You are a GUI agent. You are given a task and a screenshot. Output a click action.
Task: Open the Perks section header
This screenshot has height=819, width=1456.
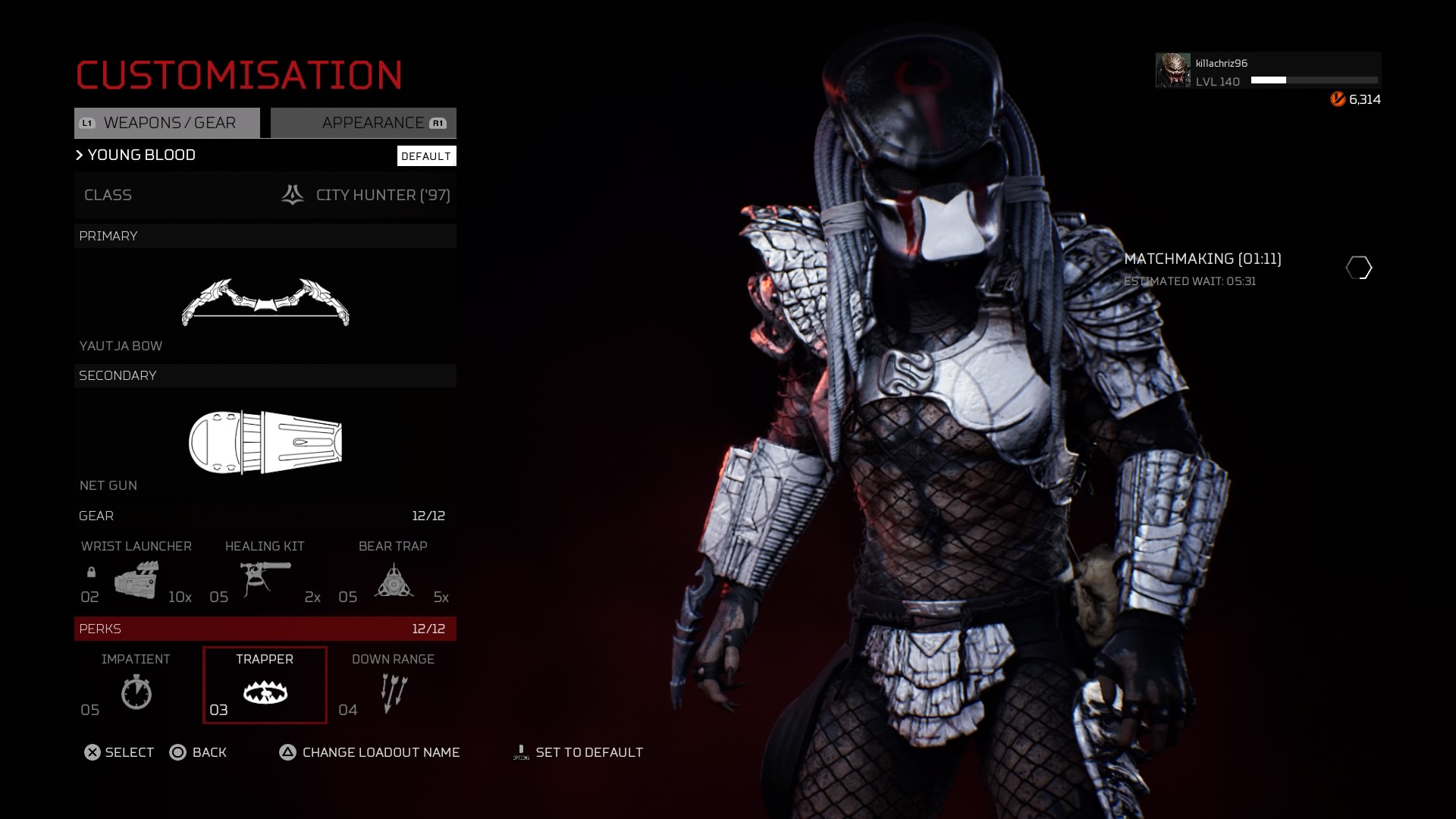265,629
